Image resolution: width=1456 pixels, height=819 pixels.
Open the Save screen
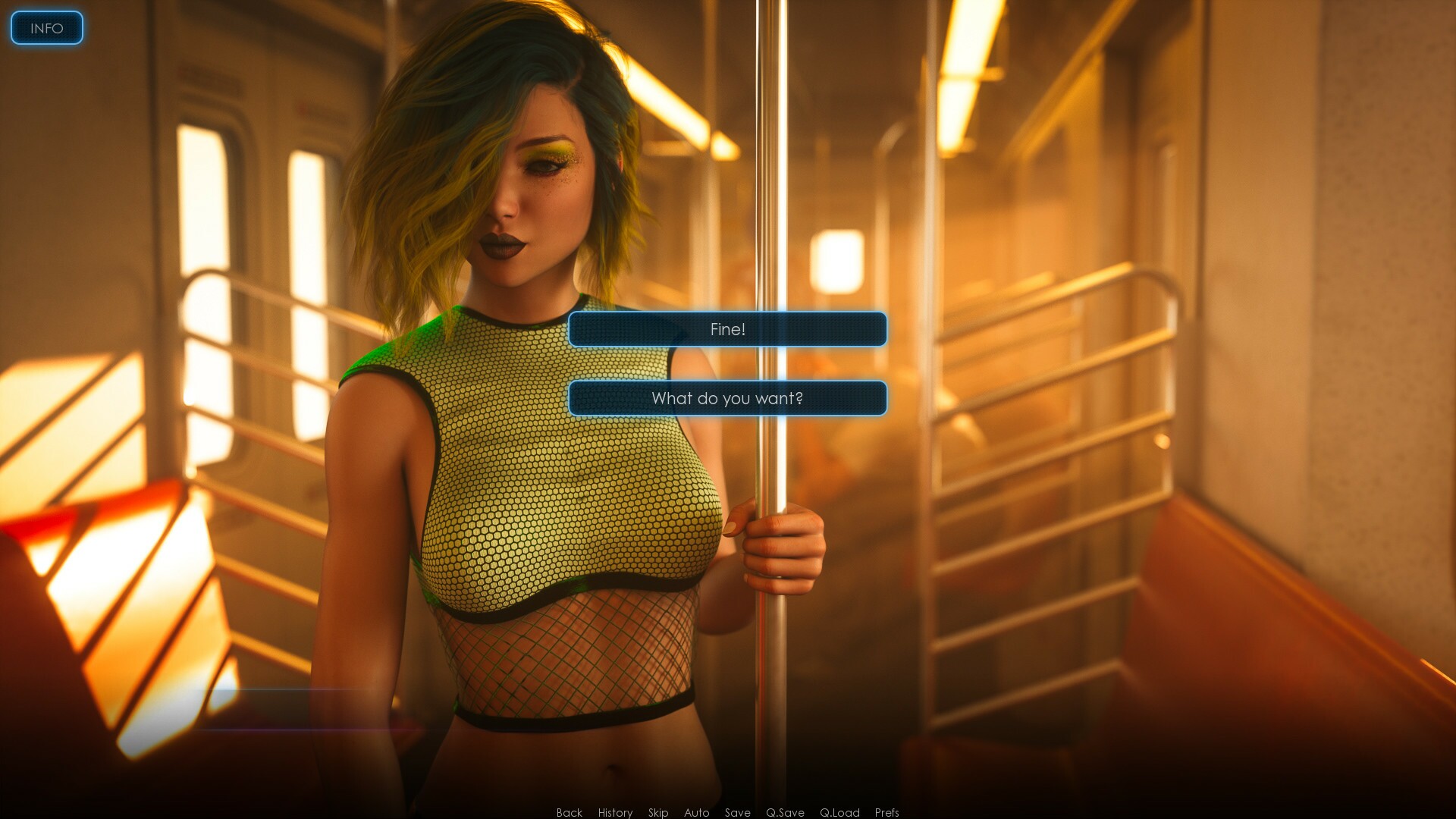pyautogui.click(x=736, y=812)
